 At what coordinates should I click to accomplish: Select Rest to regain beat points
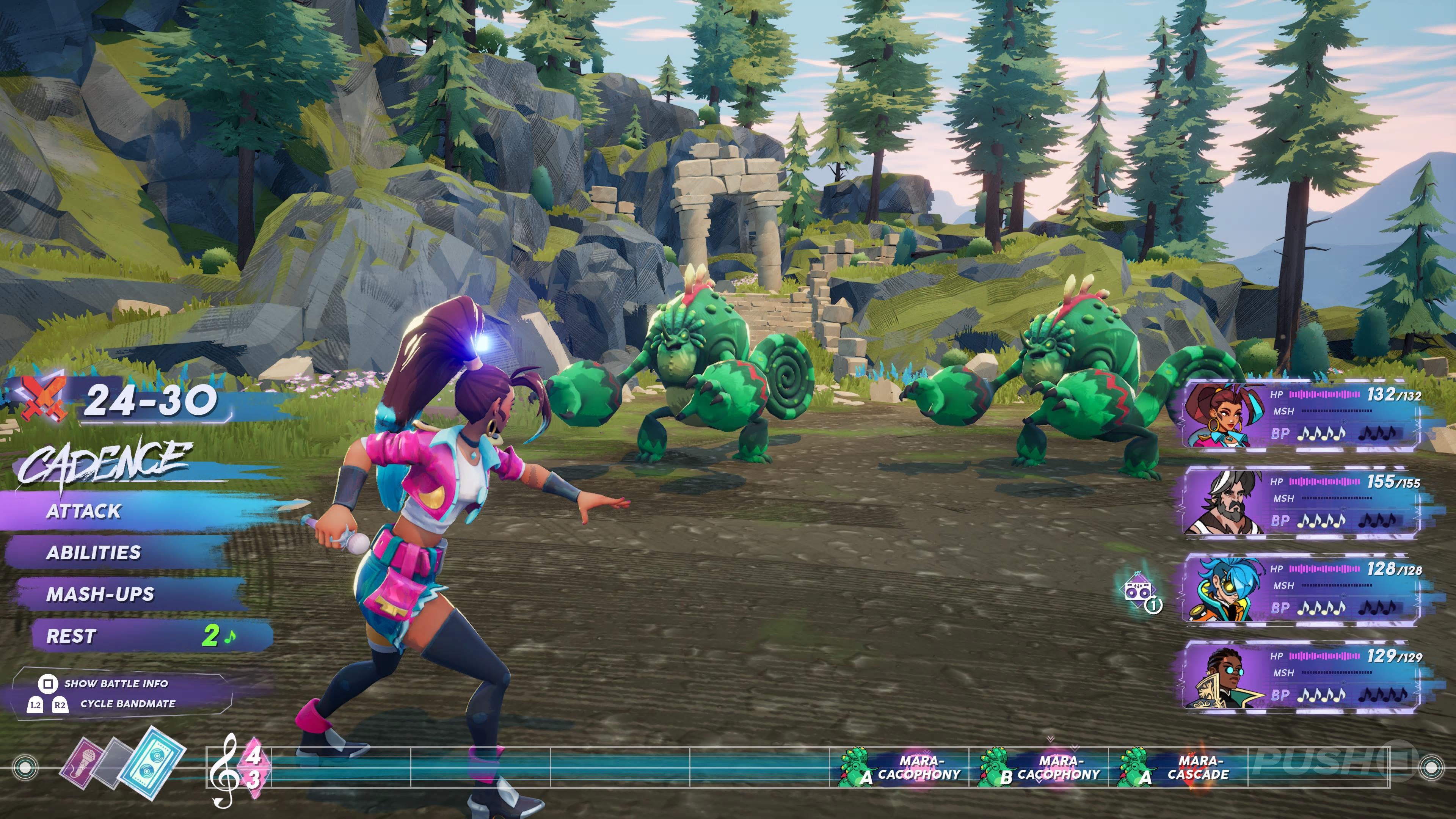click(x=71, y=636)
